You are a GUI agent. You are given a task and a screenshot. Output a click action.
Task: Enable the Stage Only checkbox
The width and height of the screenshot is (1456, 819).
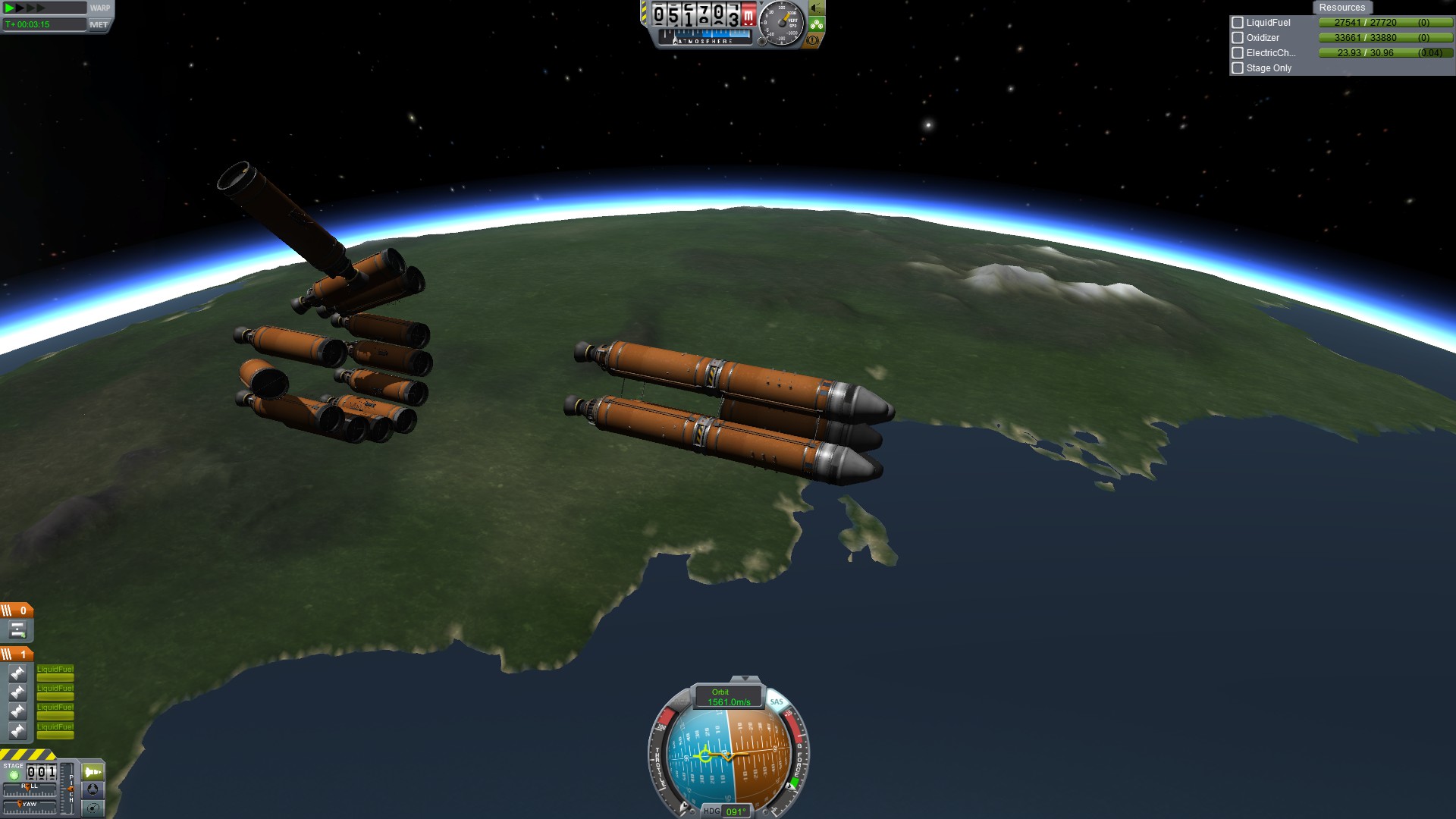(1238, 68)
